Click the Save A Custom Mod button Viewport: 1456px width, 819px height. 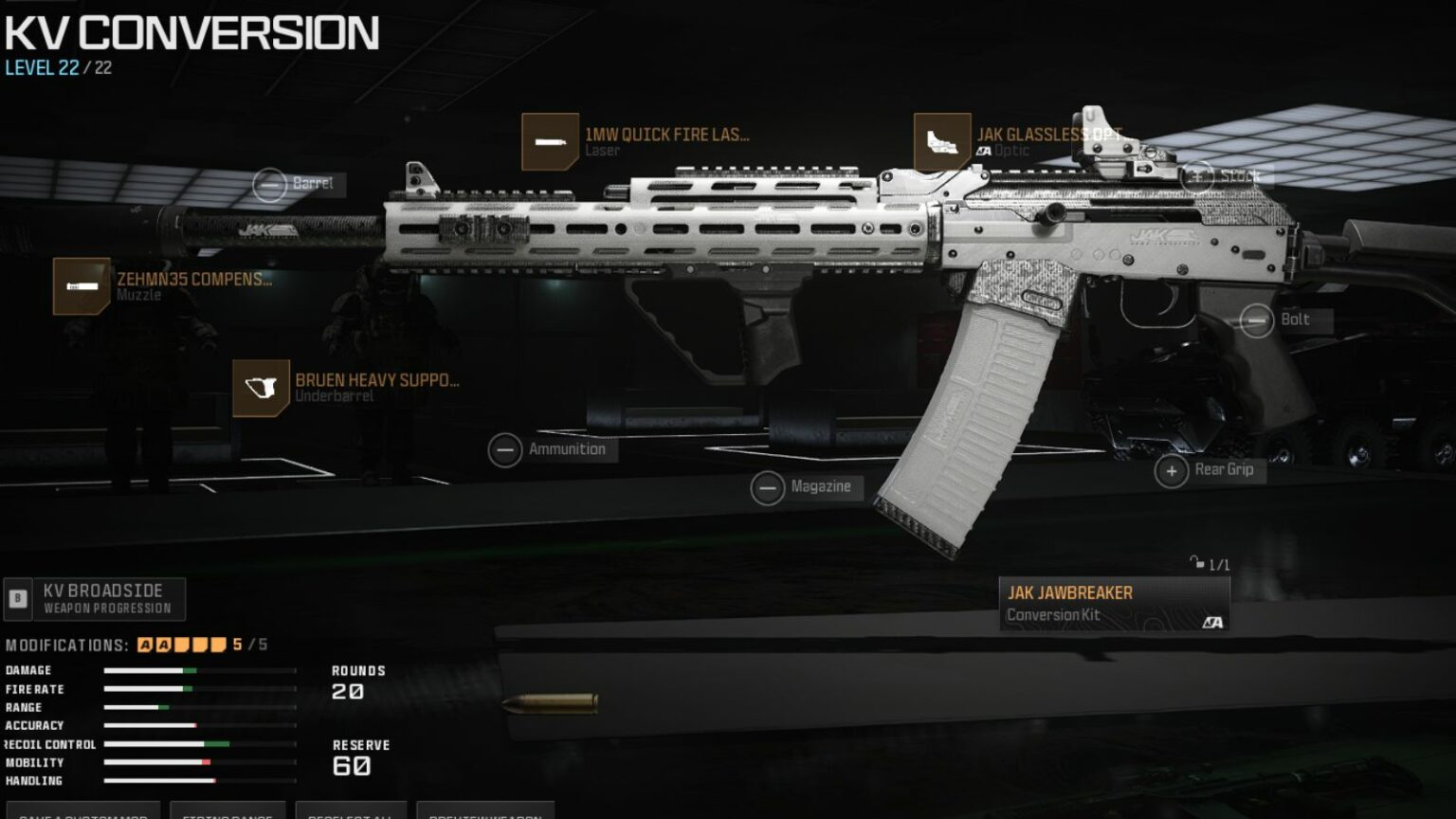coord(85,813)
